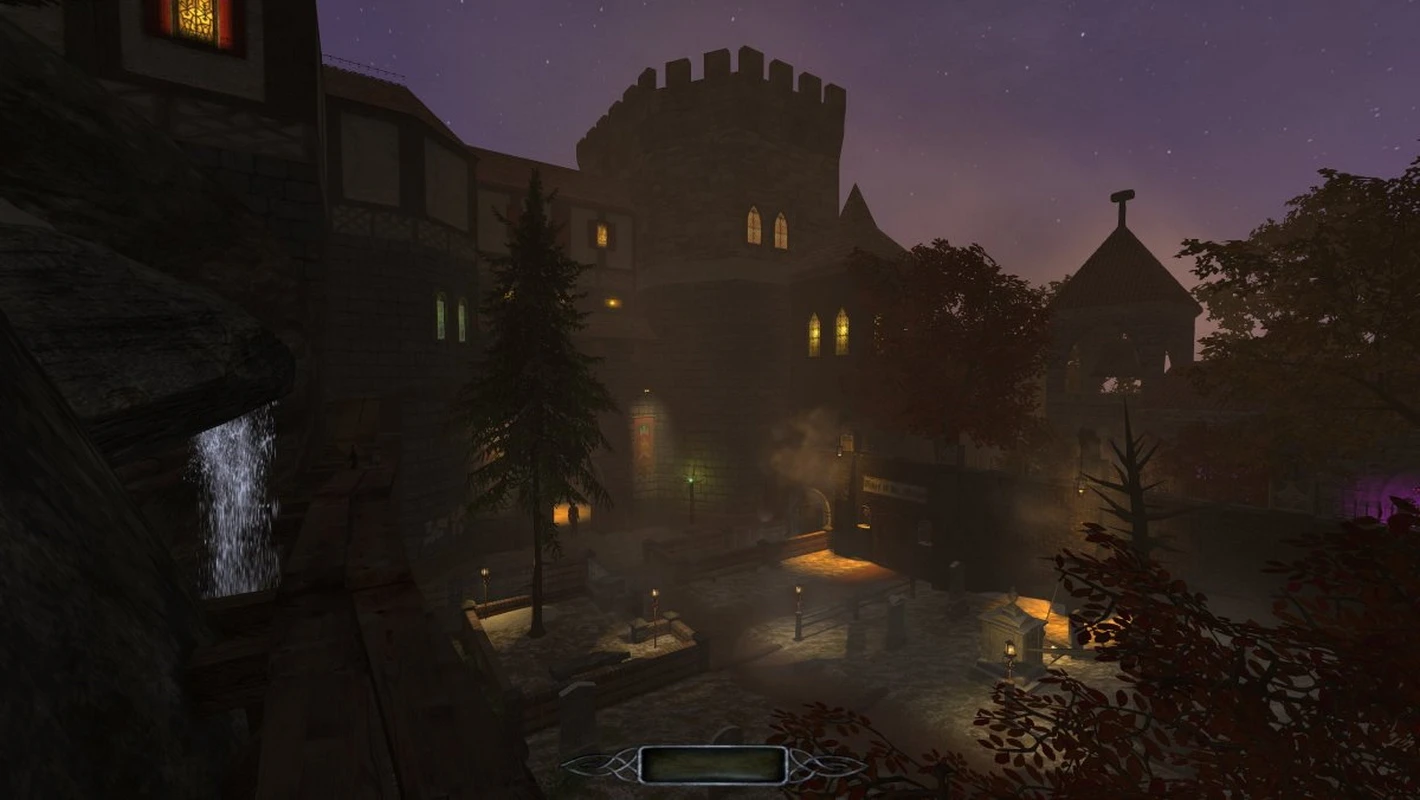Click the doorway where the figure is standing
The height and width of the screenshot is (800, 1420).
(x=573, y=515)
